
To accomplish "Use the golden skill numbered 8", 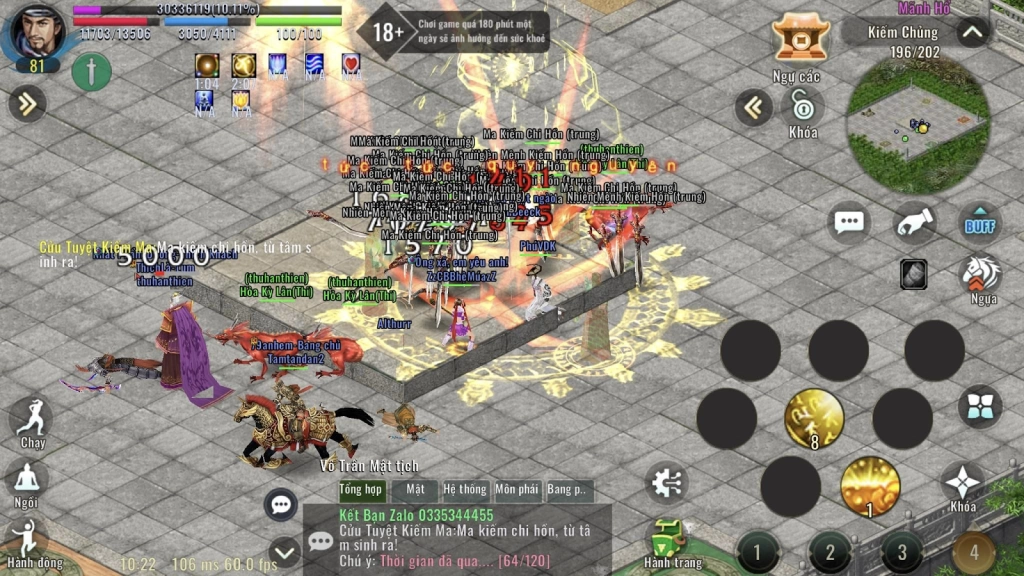I will [x=813, y=418].
